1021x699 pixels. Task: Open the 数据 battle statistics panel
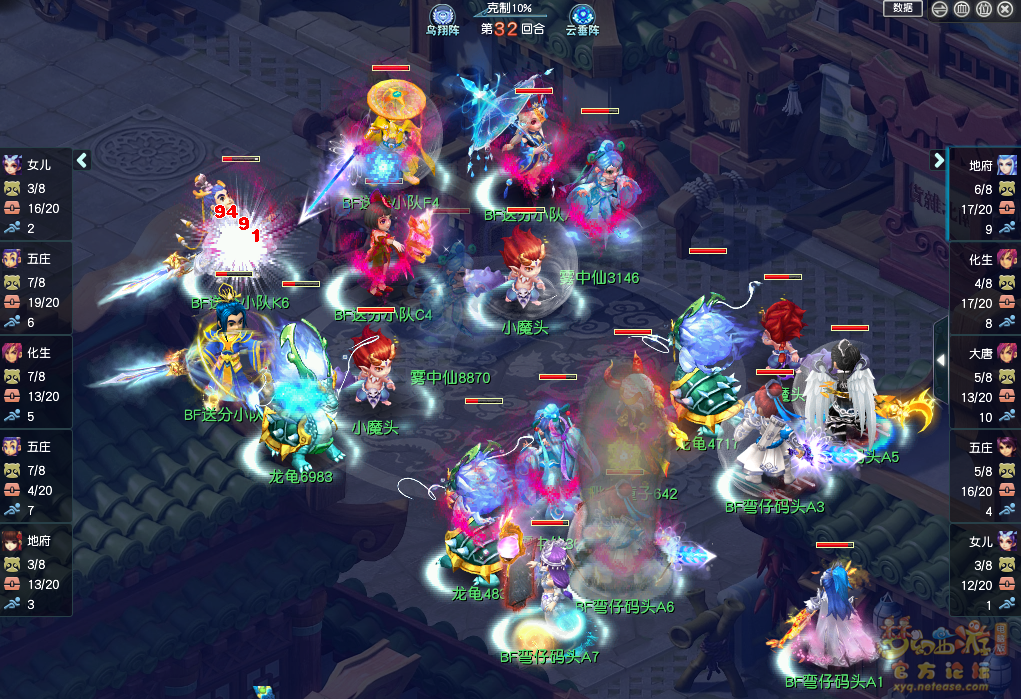click(903, 8)
